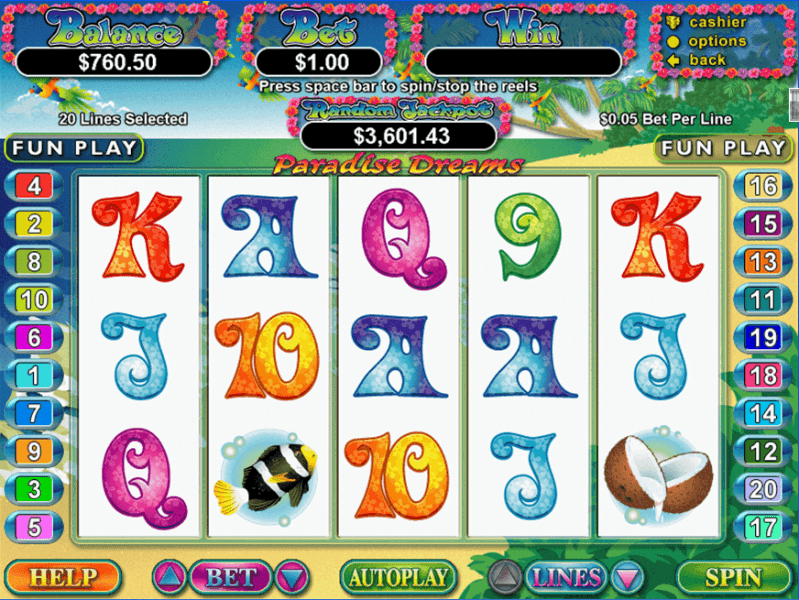
Task: Decrease bet with the down arrow
Action: click(x=292, y=577)
